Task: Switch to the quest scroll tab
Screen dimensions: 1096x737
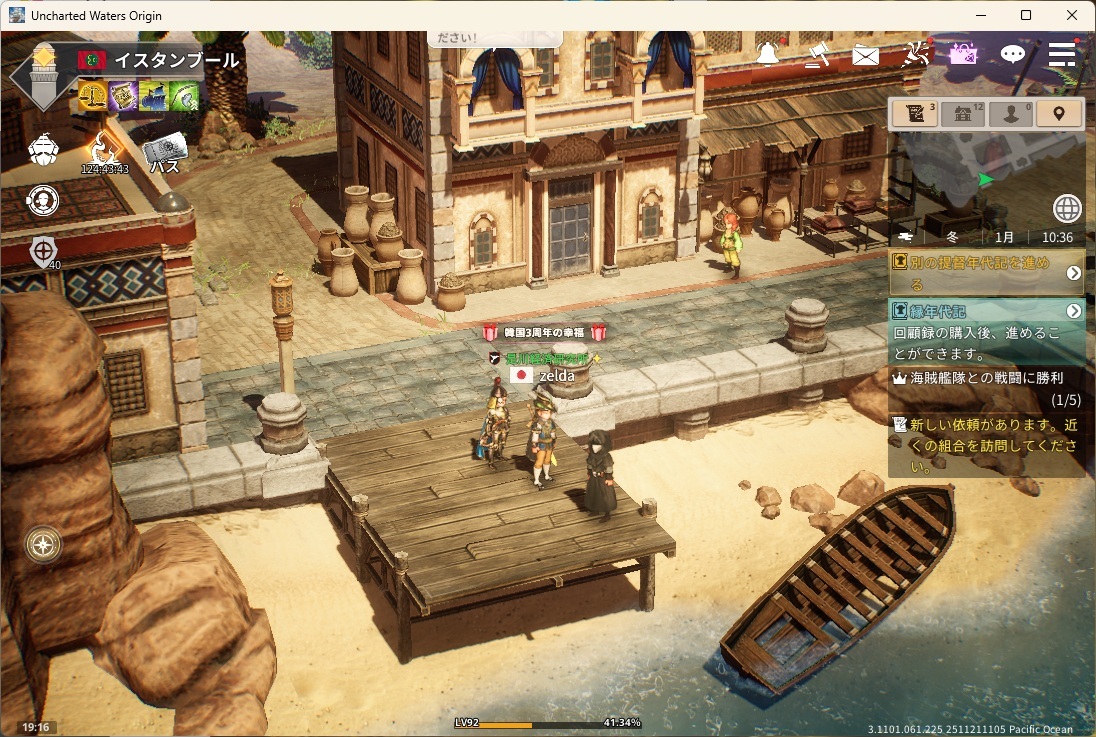Action: [914, 113]
